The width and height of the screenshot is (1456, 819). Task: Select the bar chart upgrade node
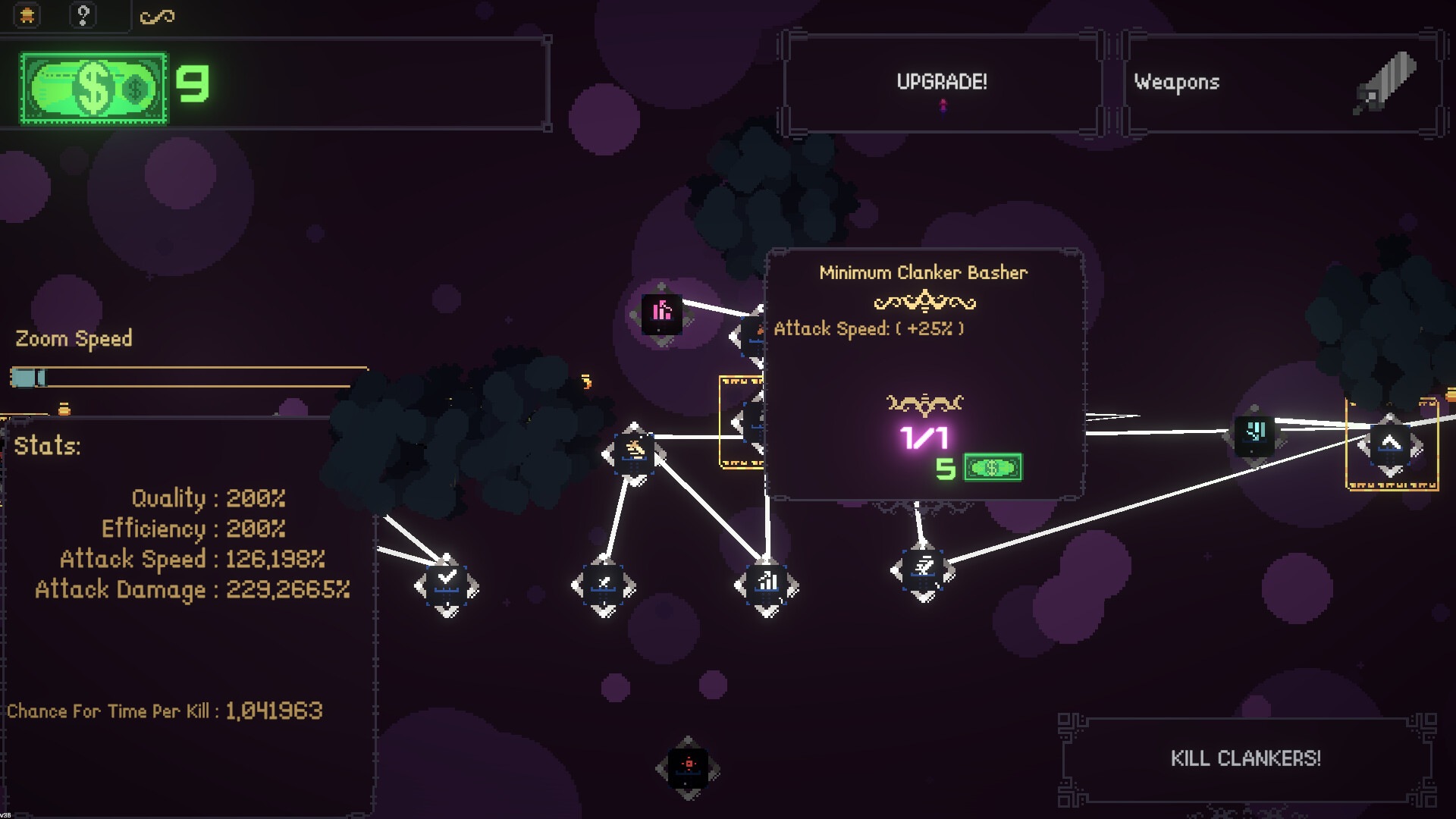767,584
